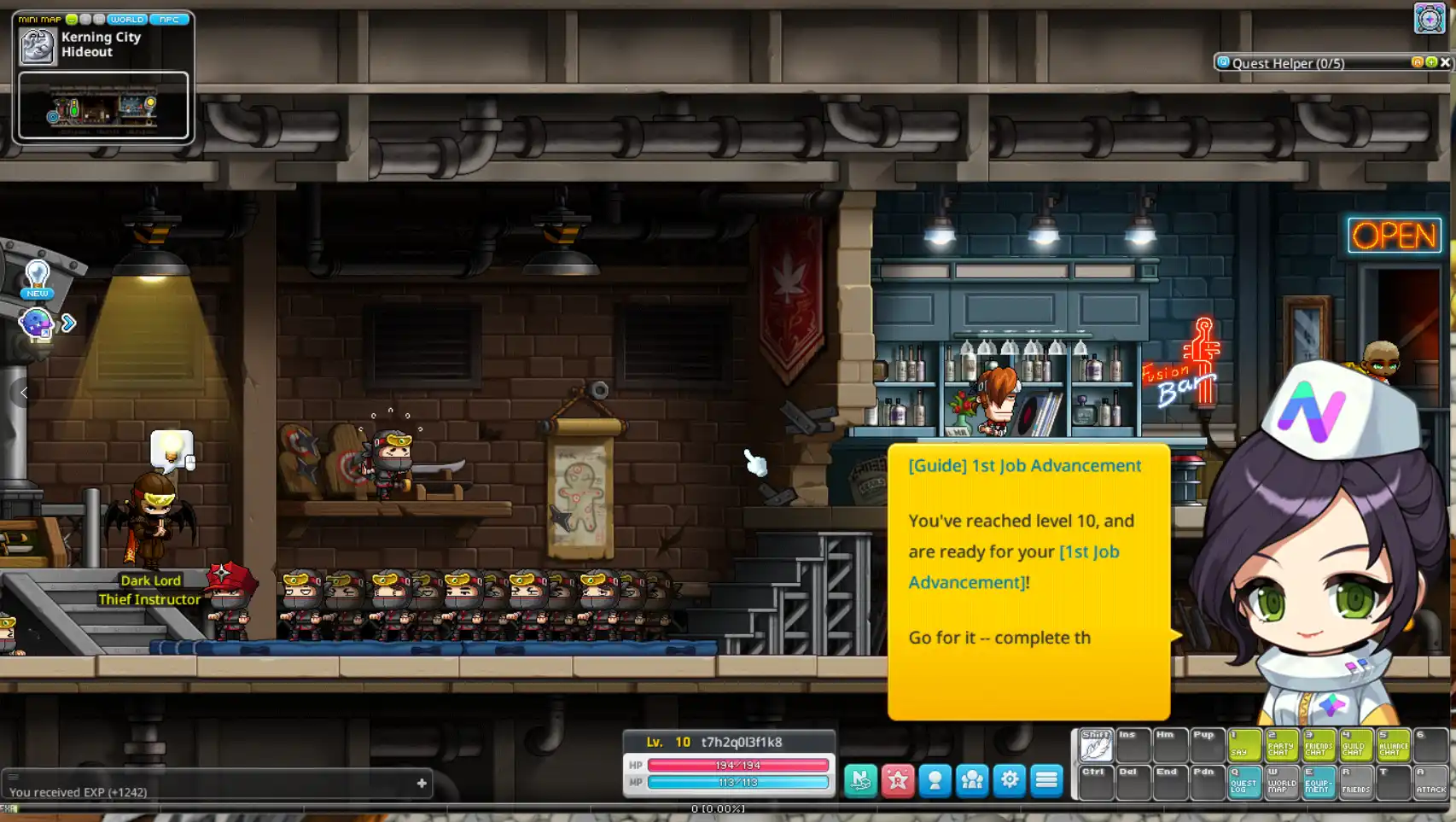1456x822 pixels.
Task: Open the single-person character button
Action: 935,779
